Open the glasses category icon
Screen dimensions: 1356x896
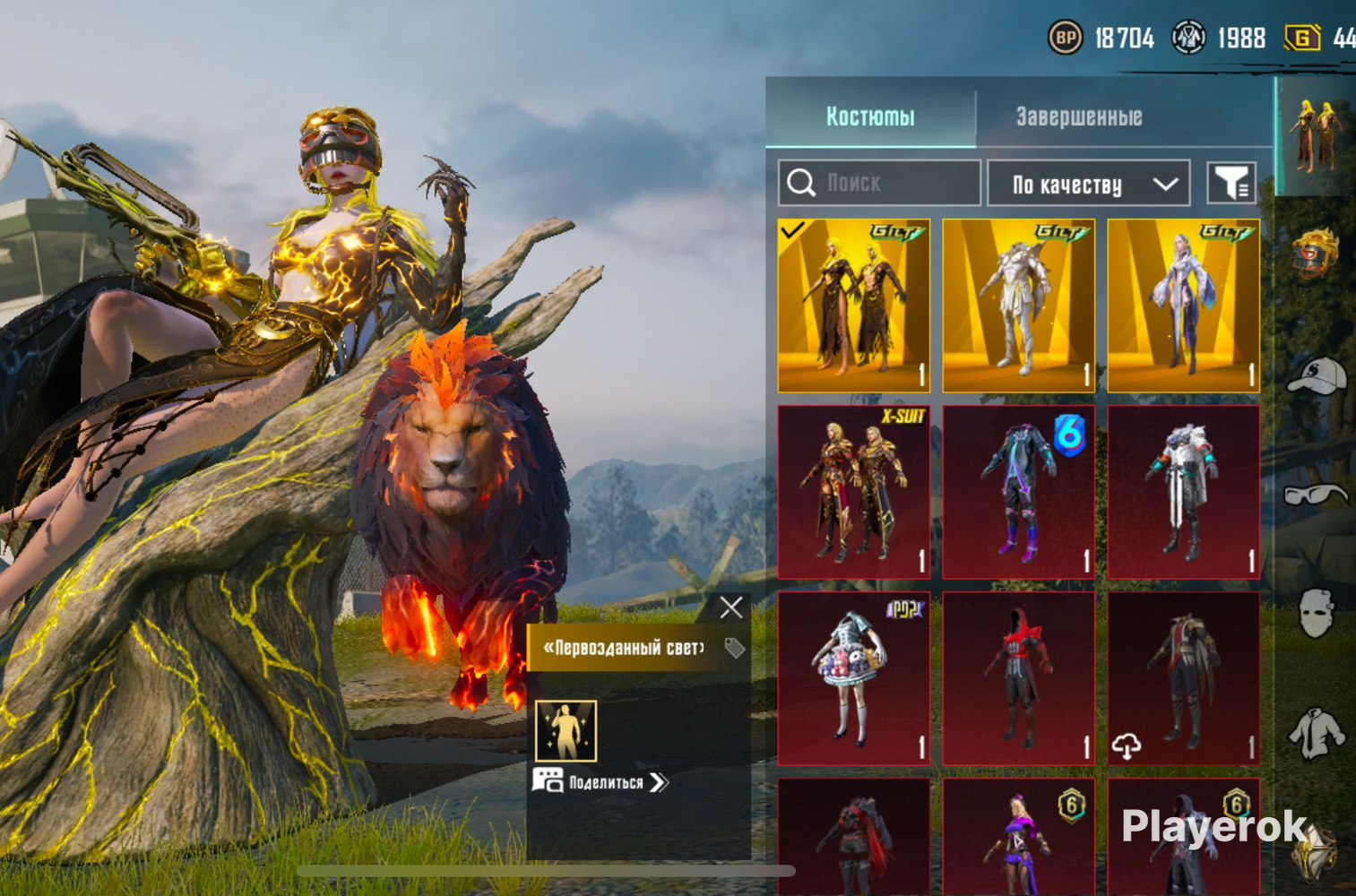[1315, 495]
